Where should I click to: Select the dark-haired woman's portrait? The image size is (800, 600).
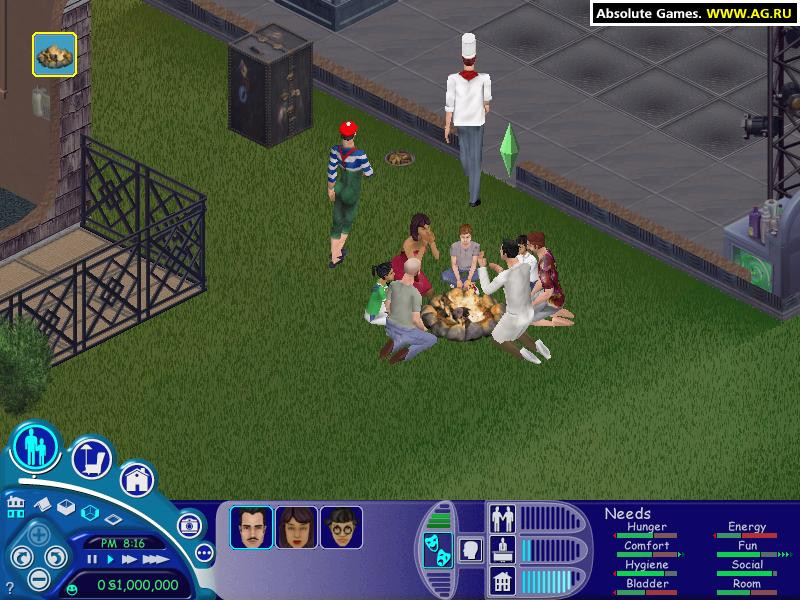296,527
